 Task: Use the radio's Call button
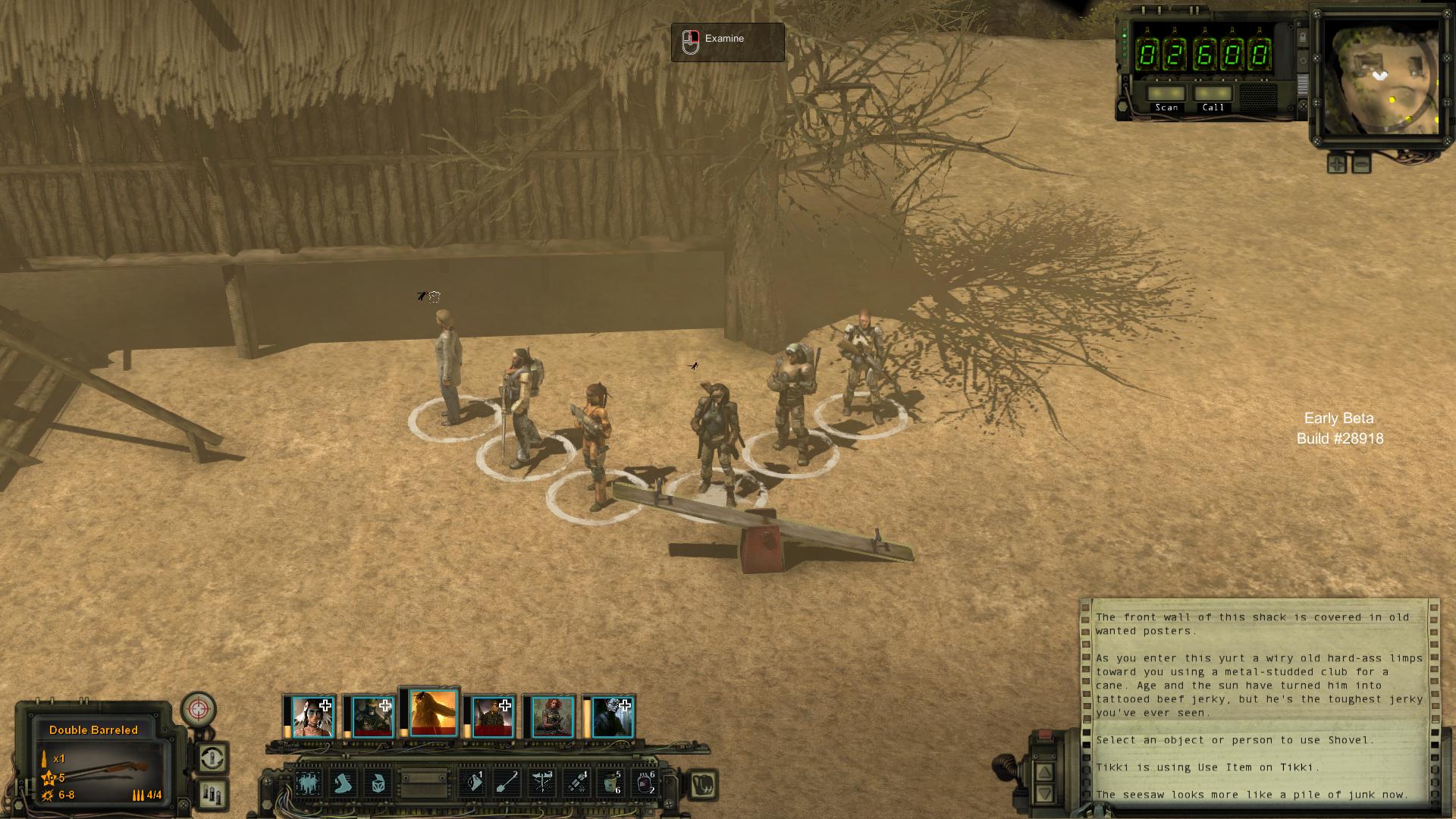pos(1213,94)
